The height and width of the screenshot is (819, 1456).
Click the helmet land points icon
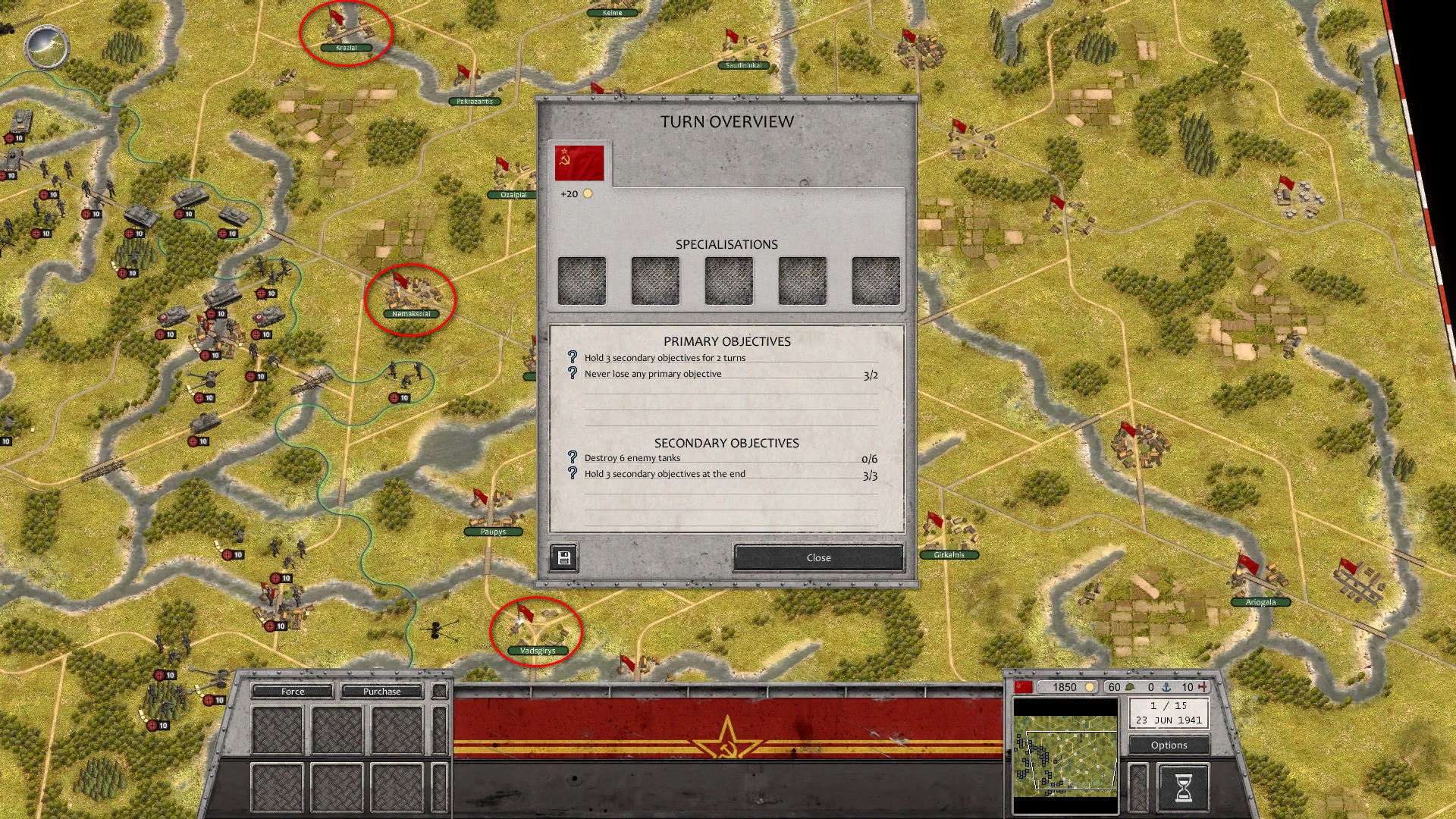point(1131,687)
